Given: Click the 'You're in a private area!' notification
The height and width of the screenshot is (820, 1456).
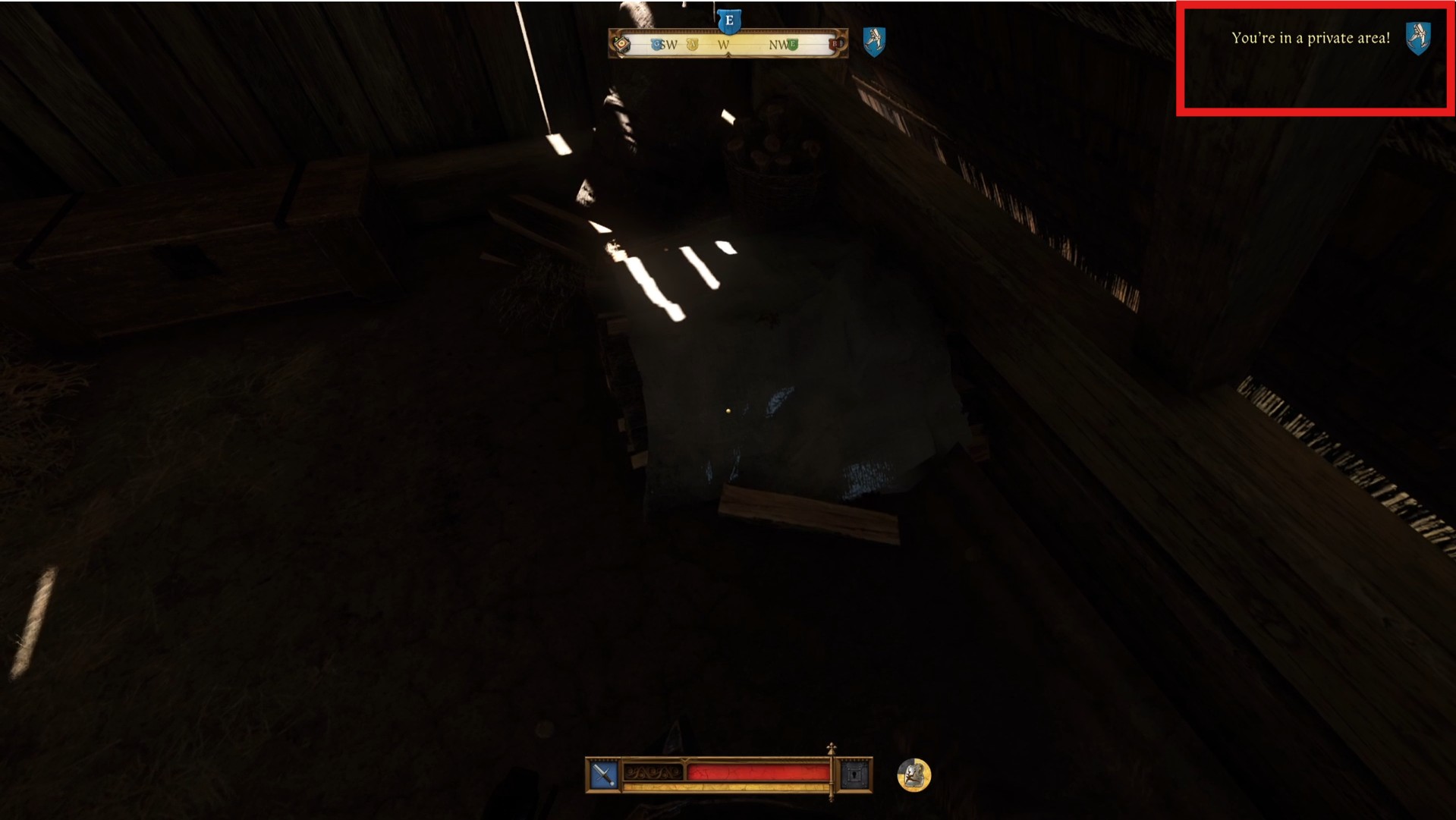Looking at the screenshot, I should [x=1312, y=36].
